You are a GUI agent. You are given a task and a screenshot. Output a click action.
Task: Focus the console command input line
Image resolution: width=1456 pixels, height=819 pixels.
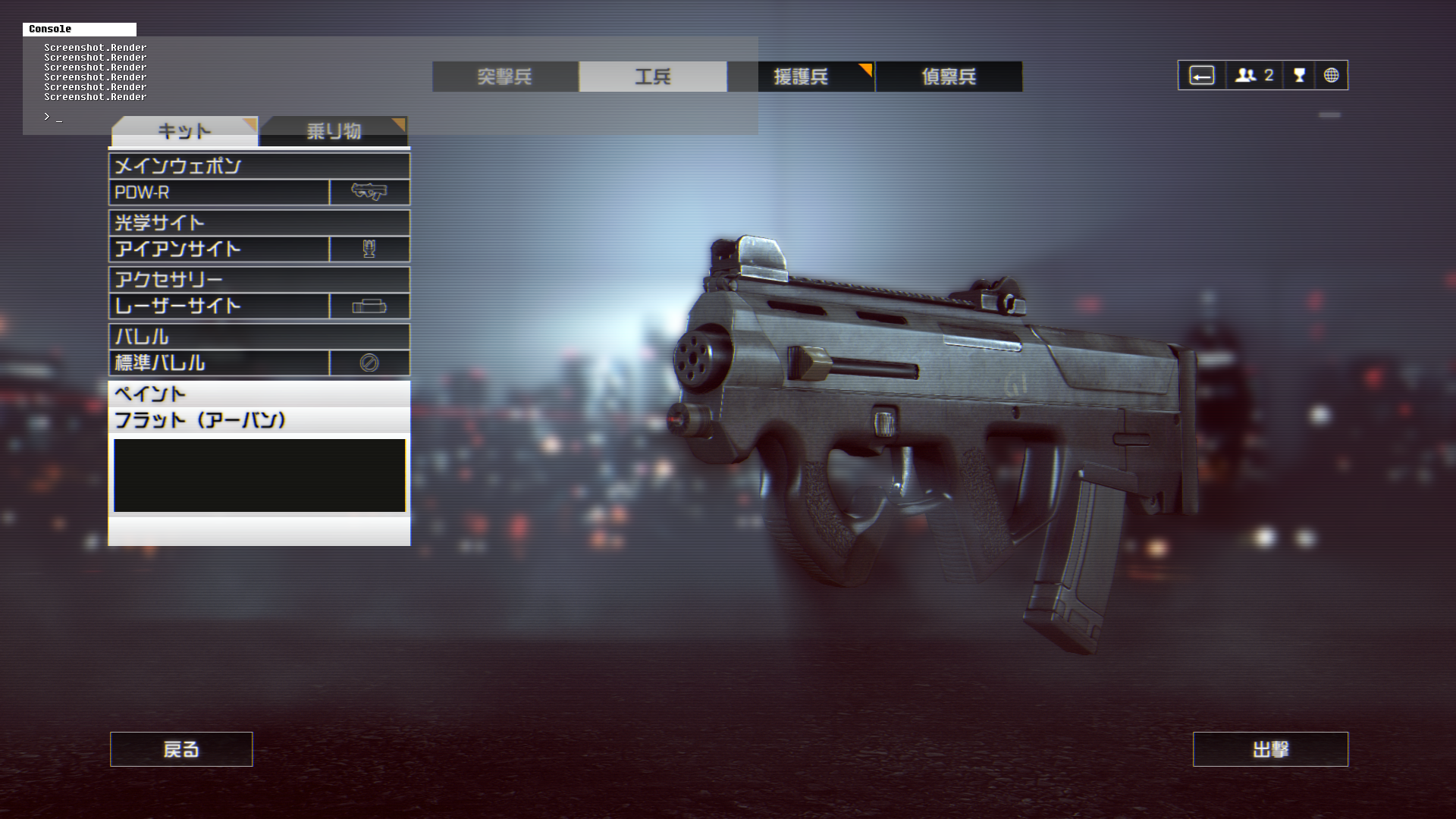227,118
